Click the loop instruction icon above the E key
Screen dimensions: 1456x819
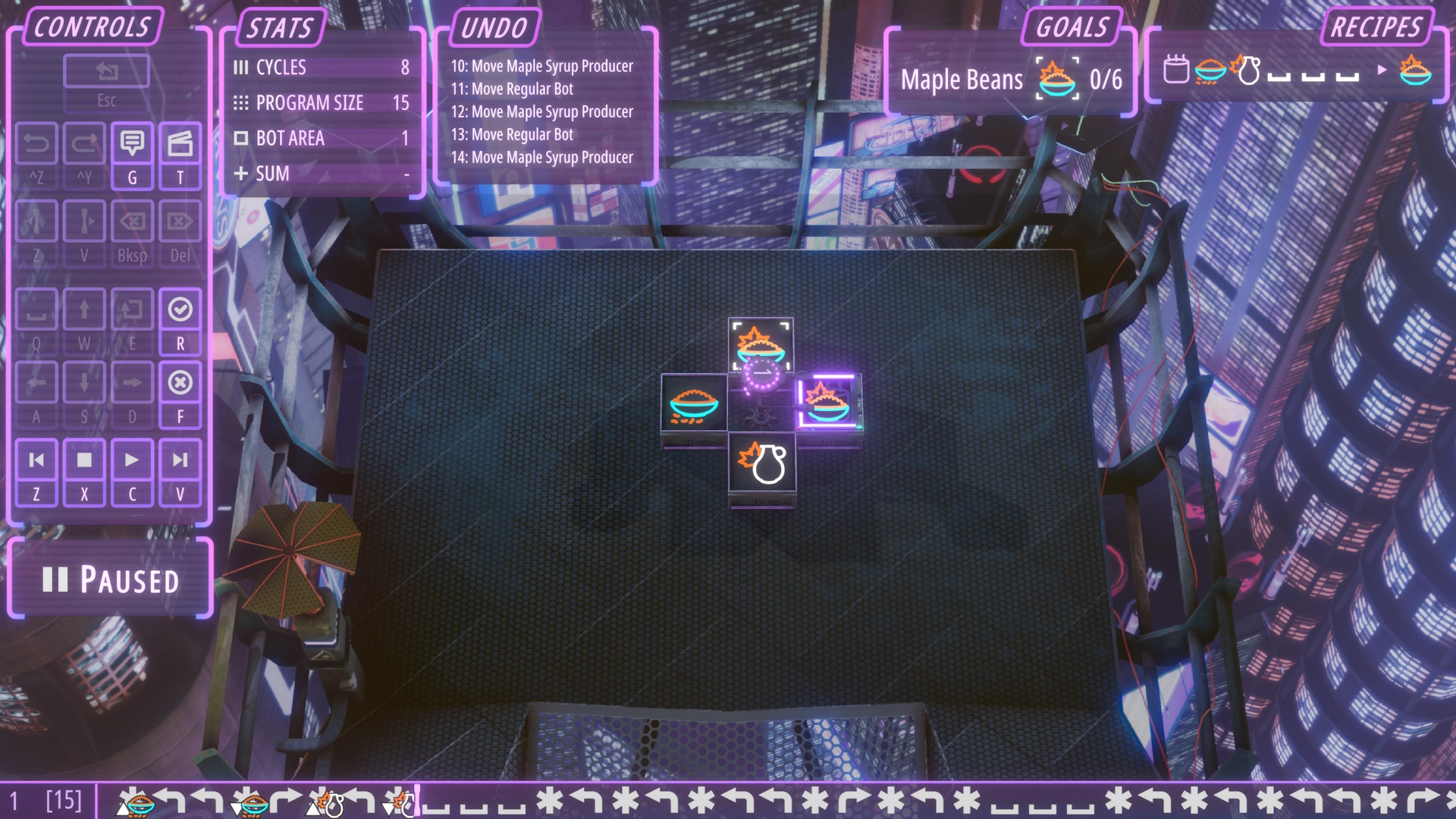point(132,309)
